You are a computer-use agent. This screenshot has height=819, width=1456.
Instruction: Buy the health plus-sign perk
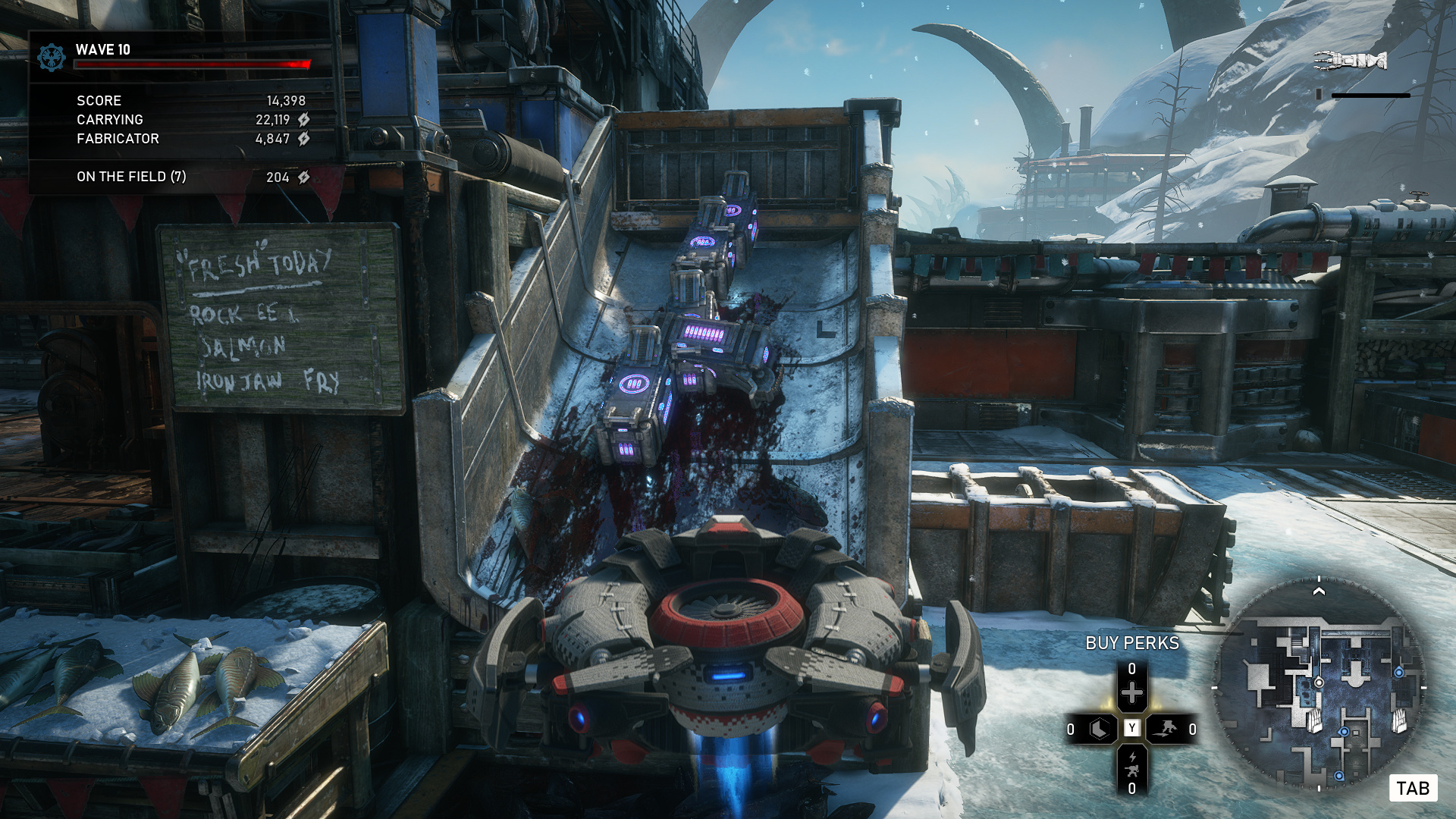point(1131,692)
